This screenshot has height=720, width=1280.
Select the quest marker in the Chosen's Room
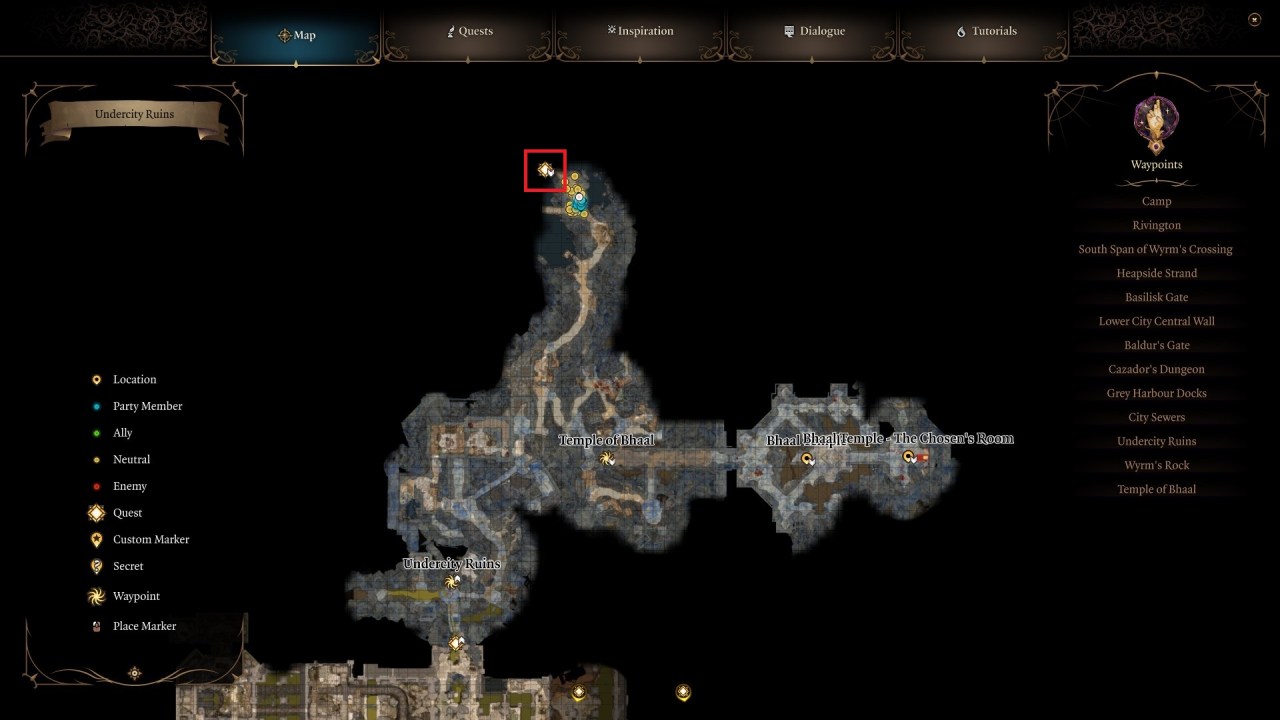pos(908,456)
